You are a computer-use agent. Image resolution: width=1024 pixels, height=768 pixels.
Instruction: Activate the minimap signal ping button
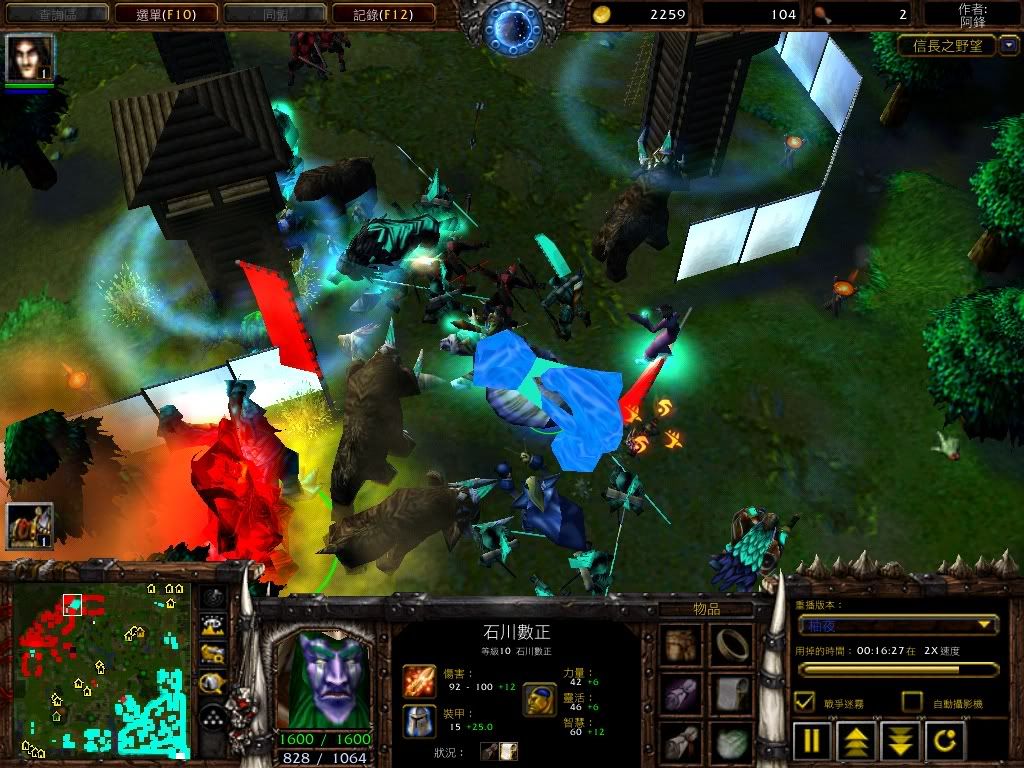tap(213, 598)
